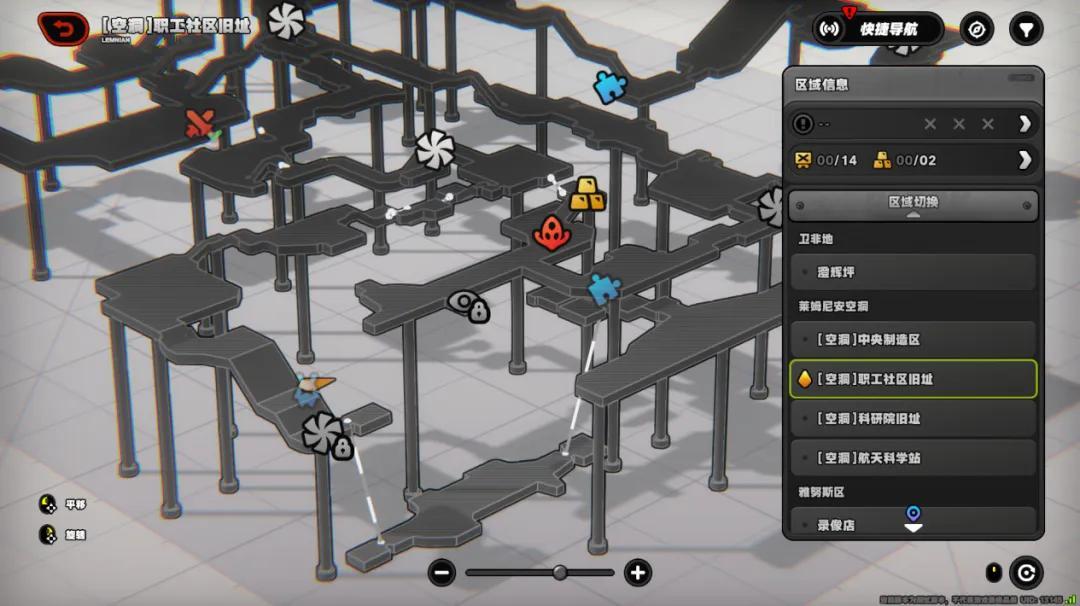The width and height of the screenshot is (1080, 606).
Task: Select [空洞]中央制造区 from the area list
Action: 913,340
